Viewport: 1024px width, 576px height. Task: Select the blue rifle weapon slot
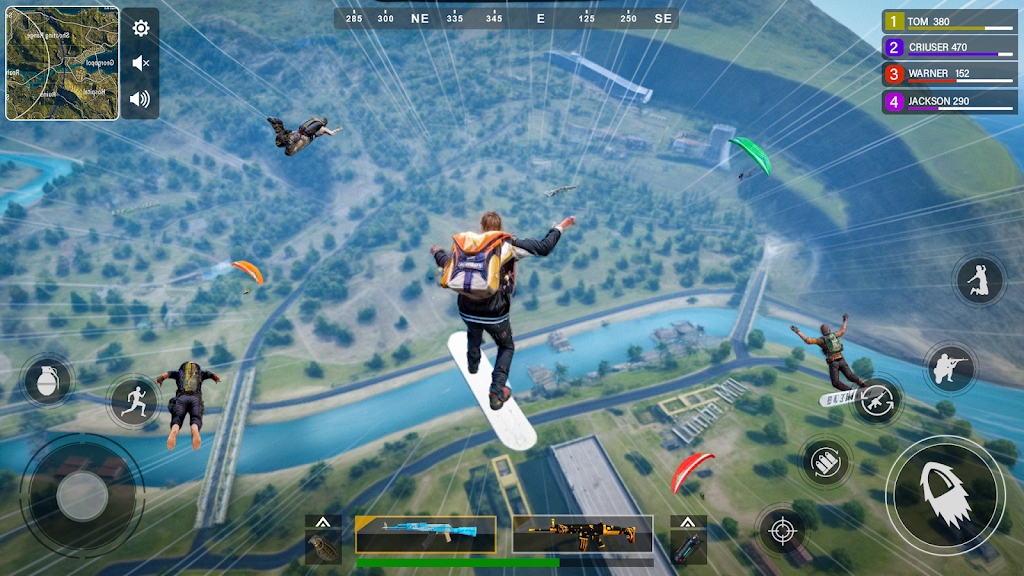[x=425, y=534]
